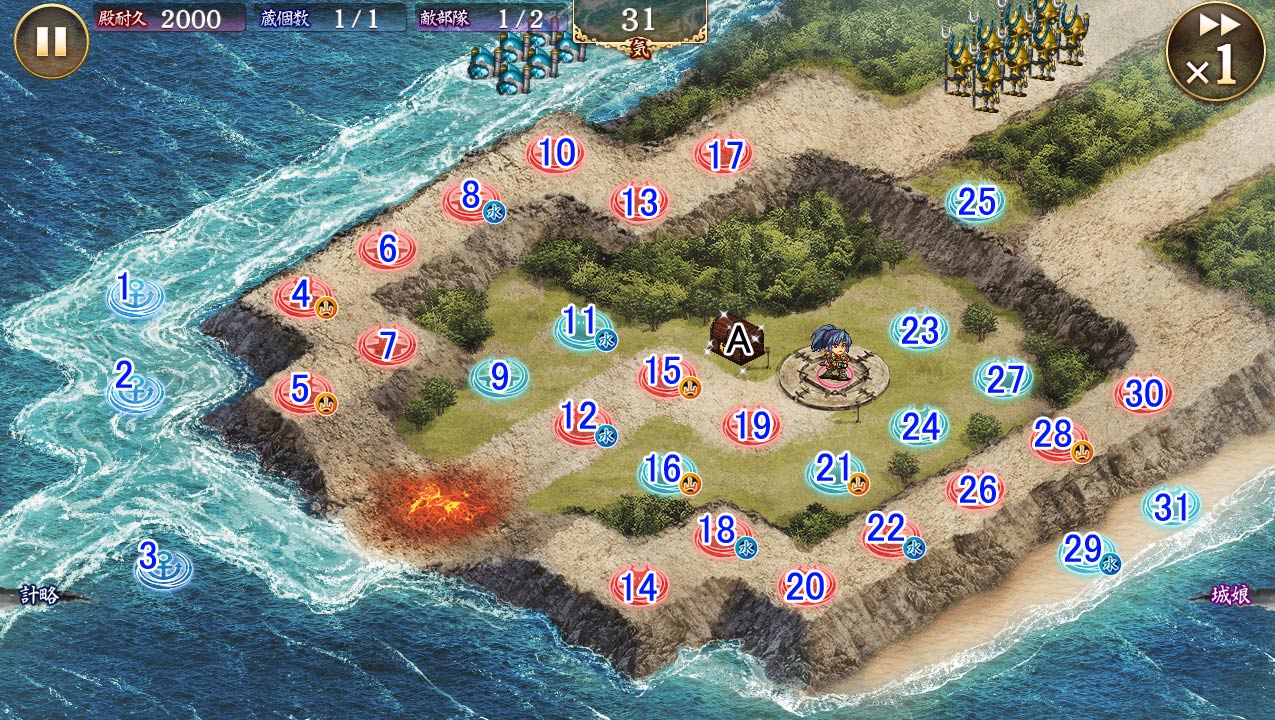Pick red deployment slot 30
The width and height of the screenshot is (1275, 720).
(1143, 395)
